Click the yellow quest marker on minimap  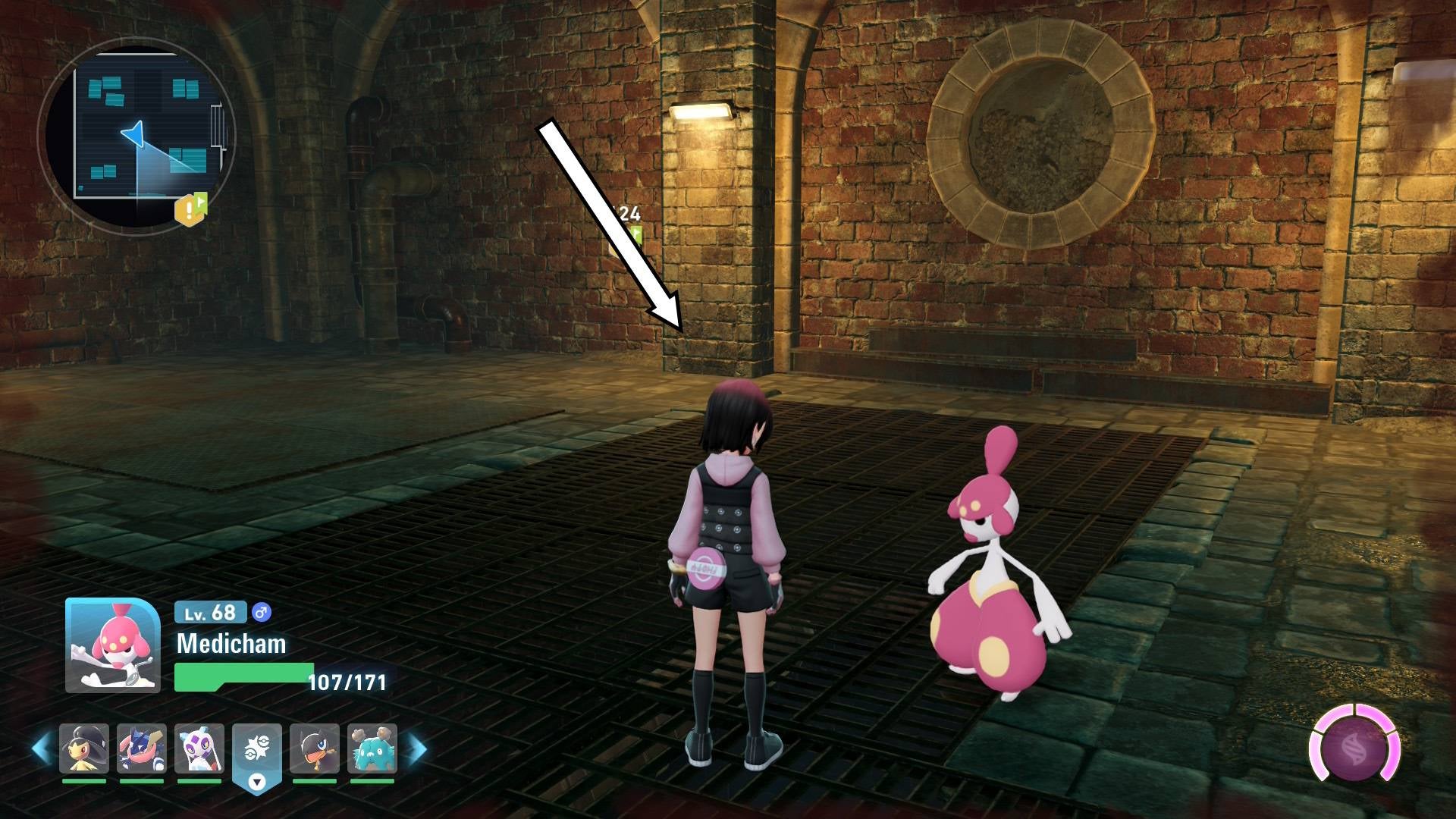tap(190, 209)
